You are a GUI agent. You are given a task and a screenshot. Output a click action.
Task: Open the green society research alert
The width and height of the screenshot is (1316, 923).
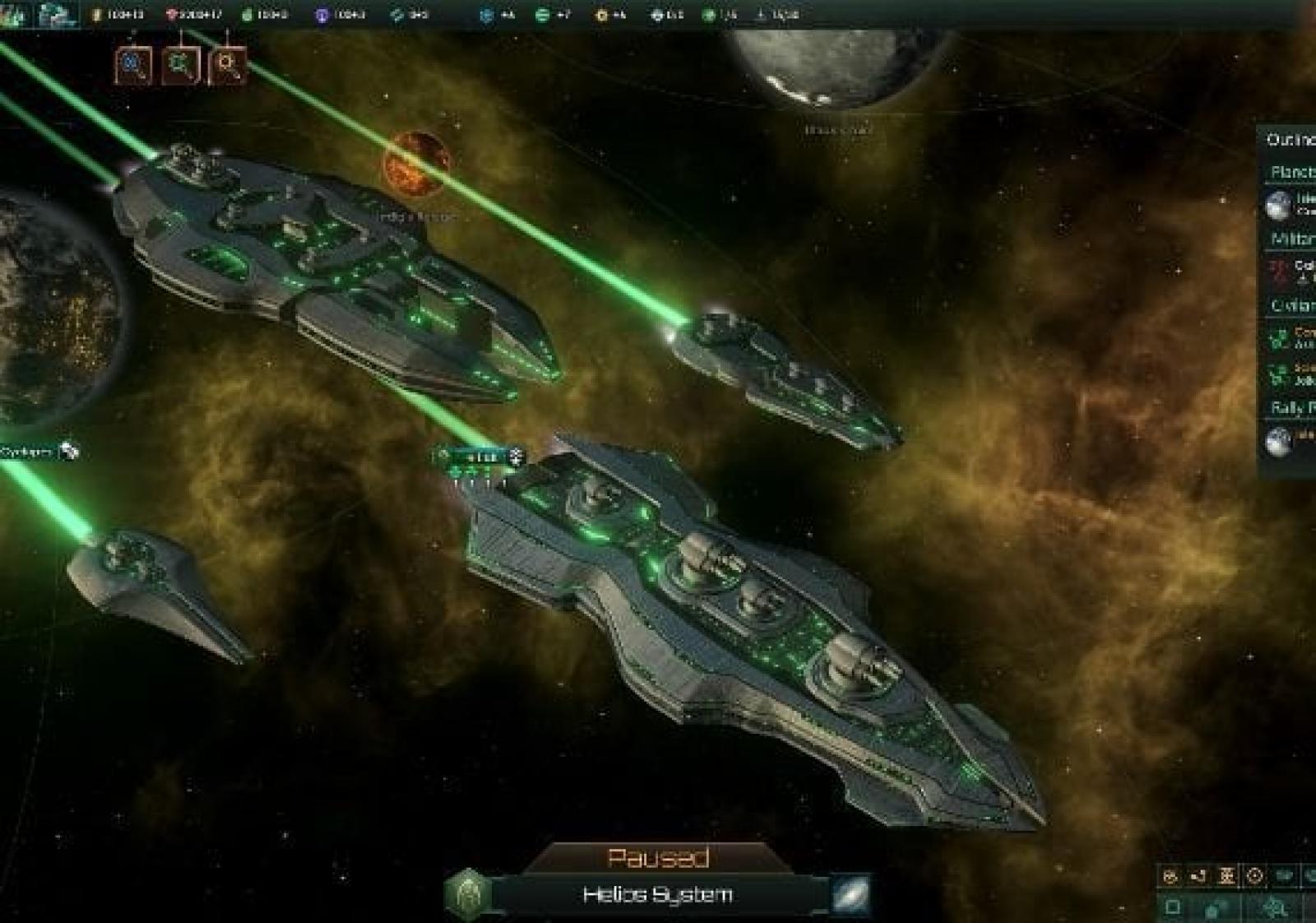[180, 65]
